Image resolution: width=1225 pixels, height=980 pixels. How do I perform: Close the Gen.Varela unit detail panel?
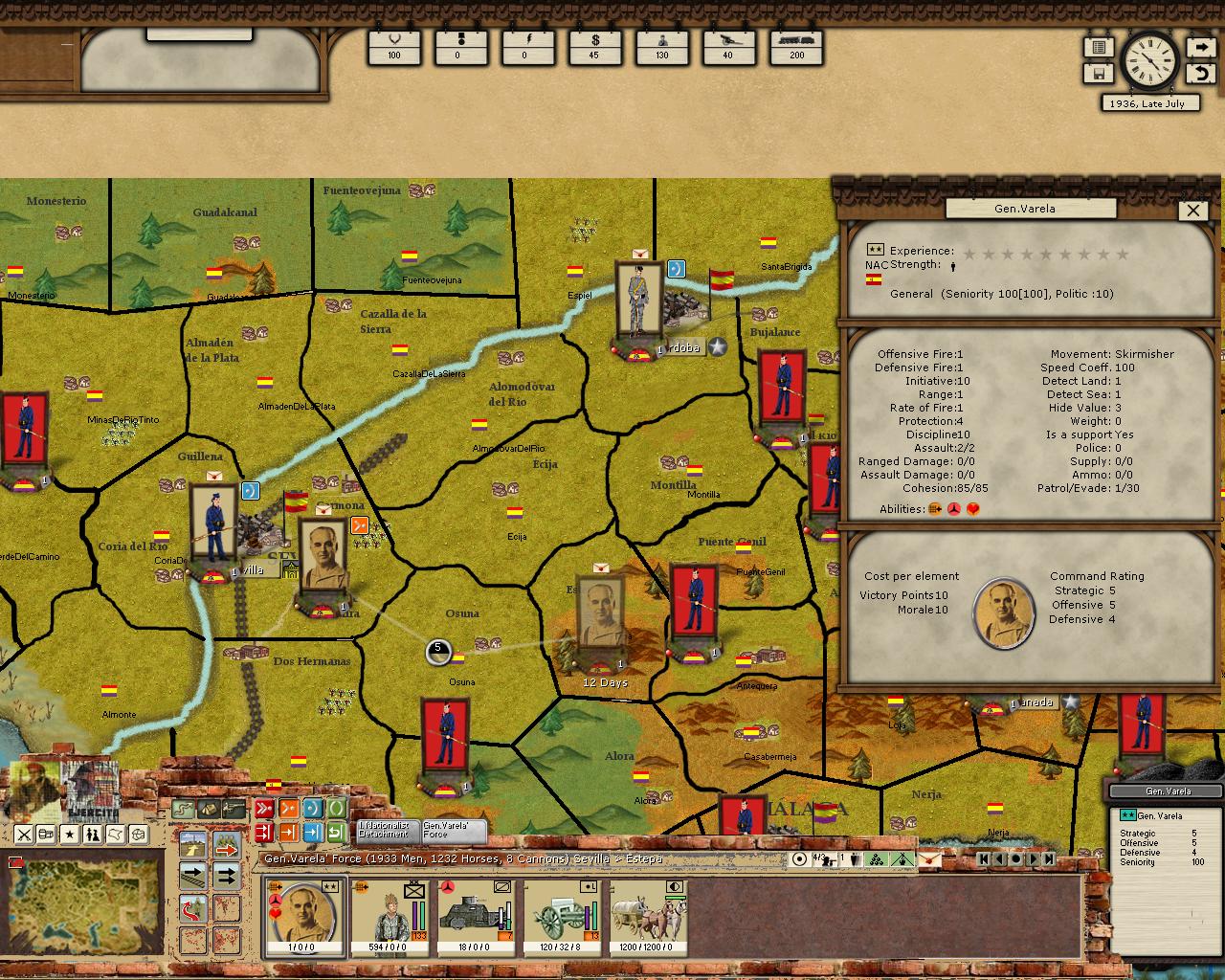coord(1192,211)
